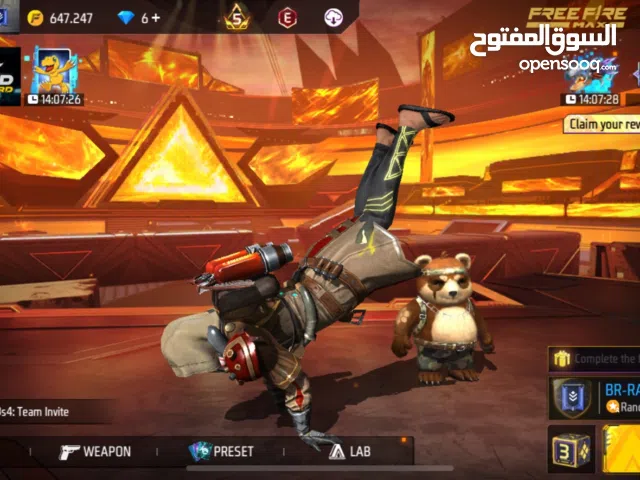Claim your reward from the notification

tap(602, 124)
